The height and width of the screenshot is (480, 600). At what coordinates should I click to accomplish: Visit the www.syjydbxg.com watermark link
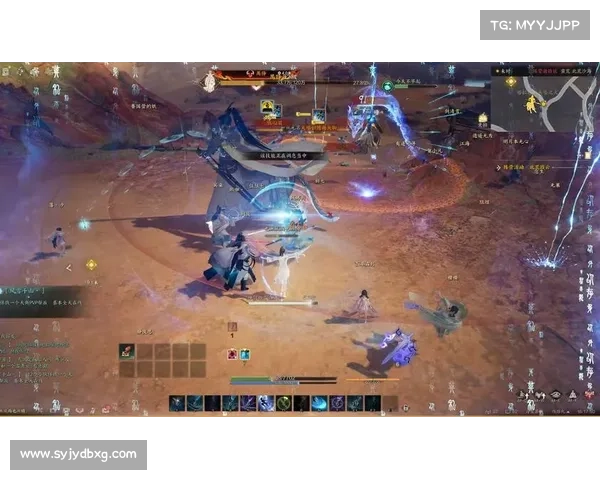coord(79,455)
